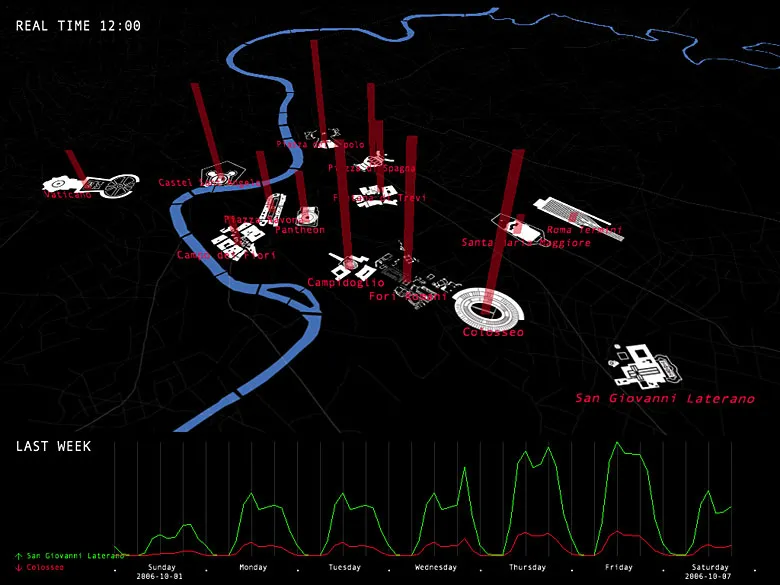
Task: Jump to Saturday 2006-10-07 on timeline
Action: tap(708, 572)
